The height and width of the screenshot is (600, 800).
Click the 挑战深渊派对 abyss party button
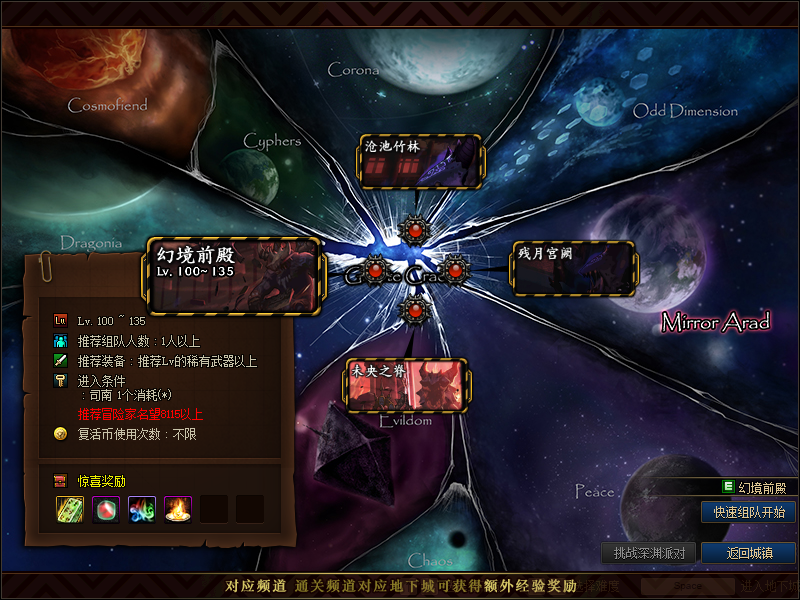(x=648, y=552)
